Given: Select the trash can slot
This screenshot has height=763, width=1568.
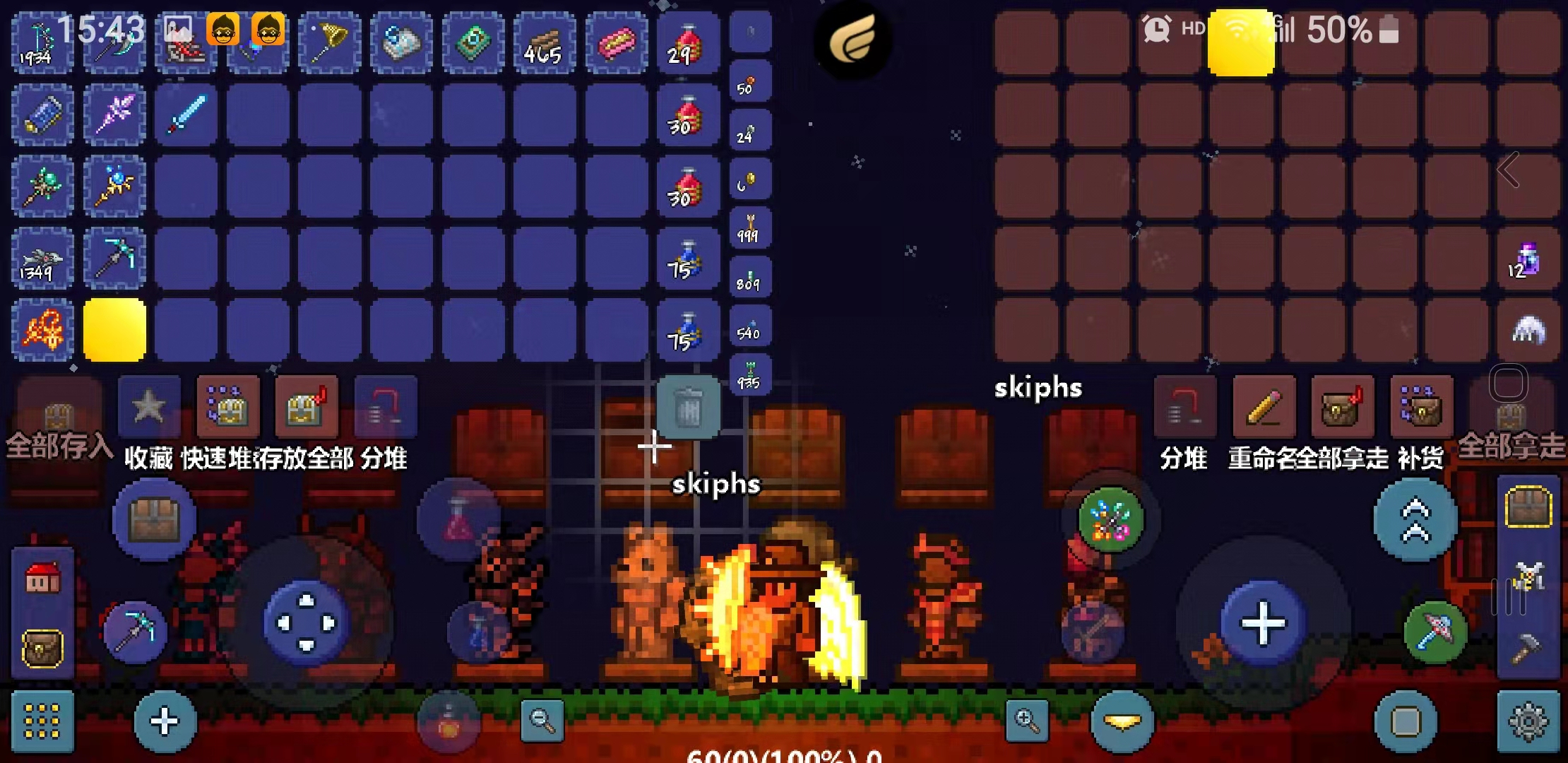Looking at the screenshot, I should [x=688, y=407].
